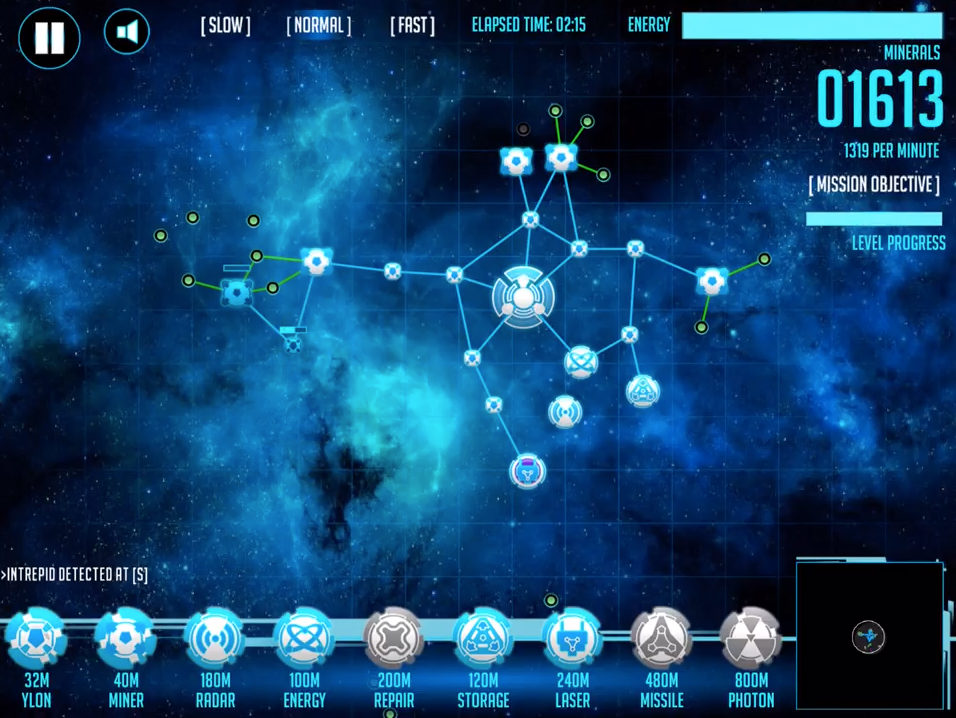
Task: Open the Mission Objective panel
Action: pos(874,185)
